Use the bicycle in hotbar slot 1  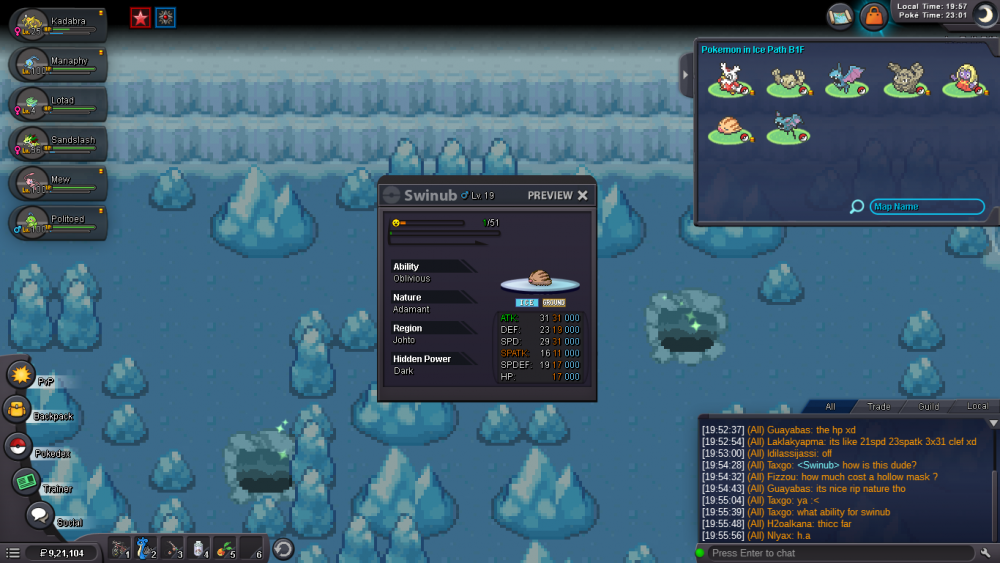(120, 549)
